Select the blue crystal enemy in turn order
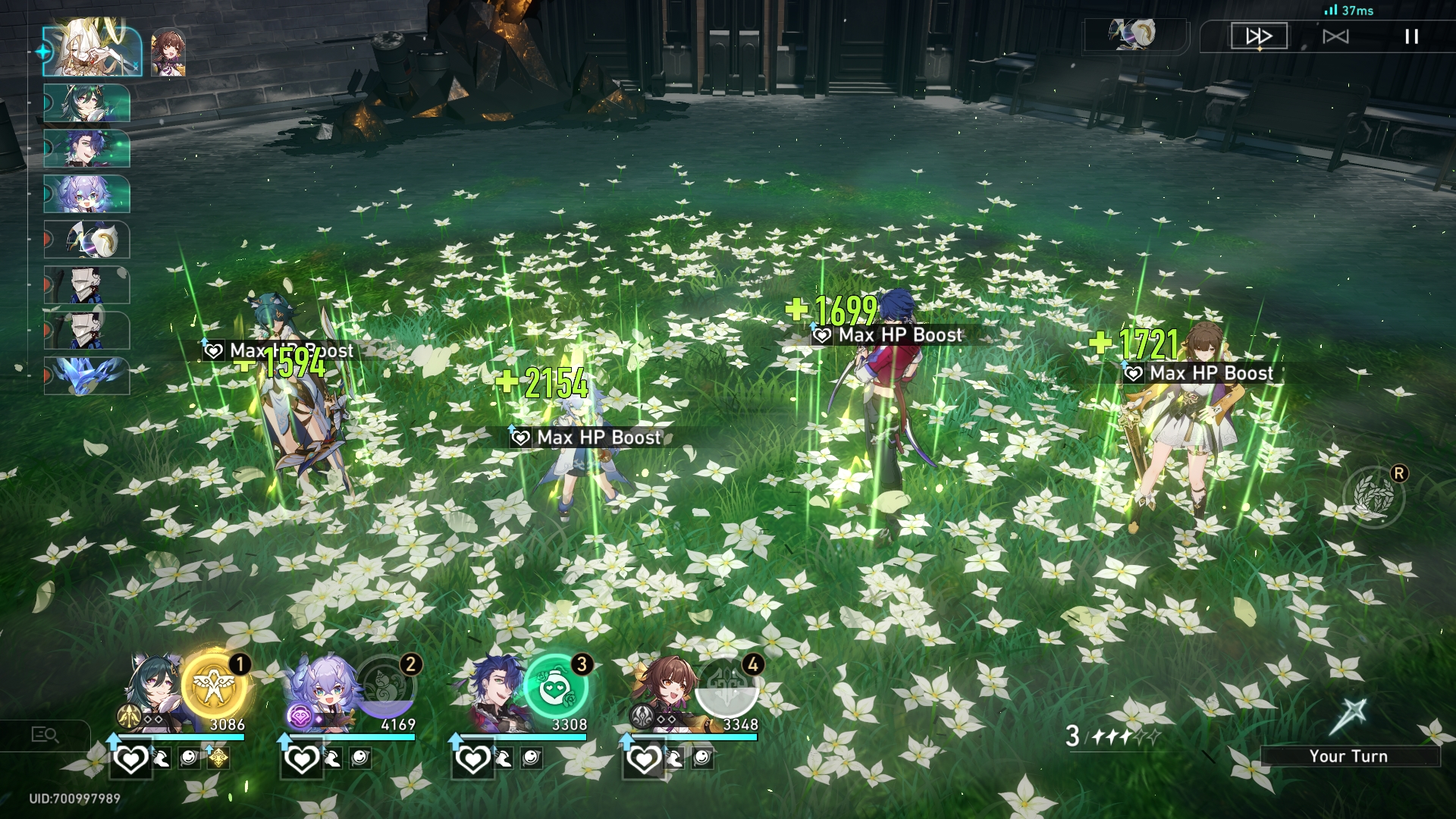The height and width of the screenshot is (819, 1456). (87, 376)
